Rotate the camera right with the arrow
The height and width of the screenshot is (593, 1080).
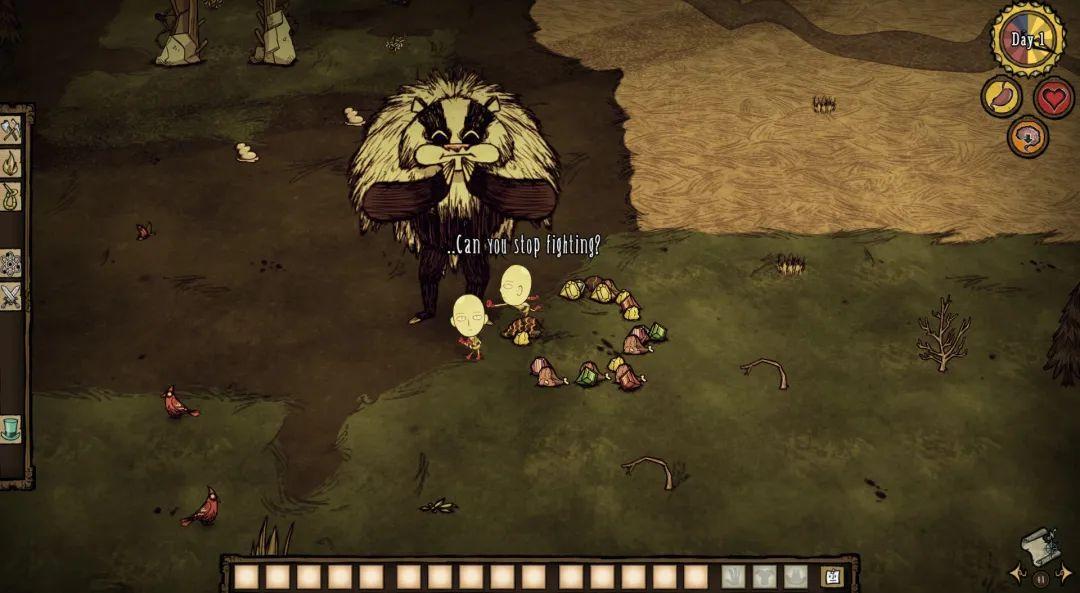click(1066, 574)
